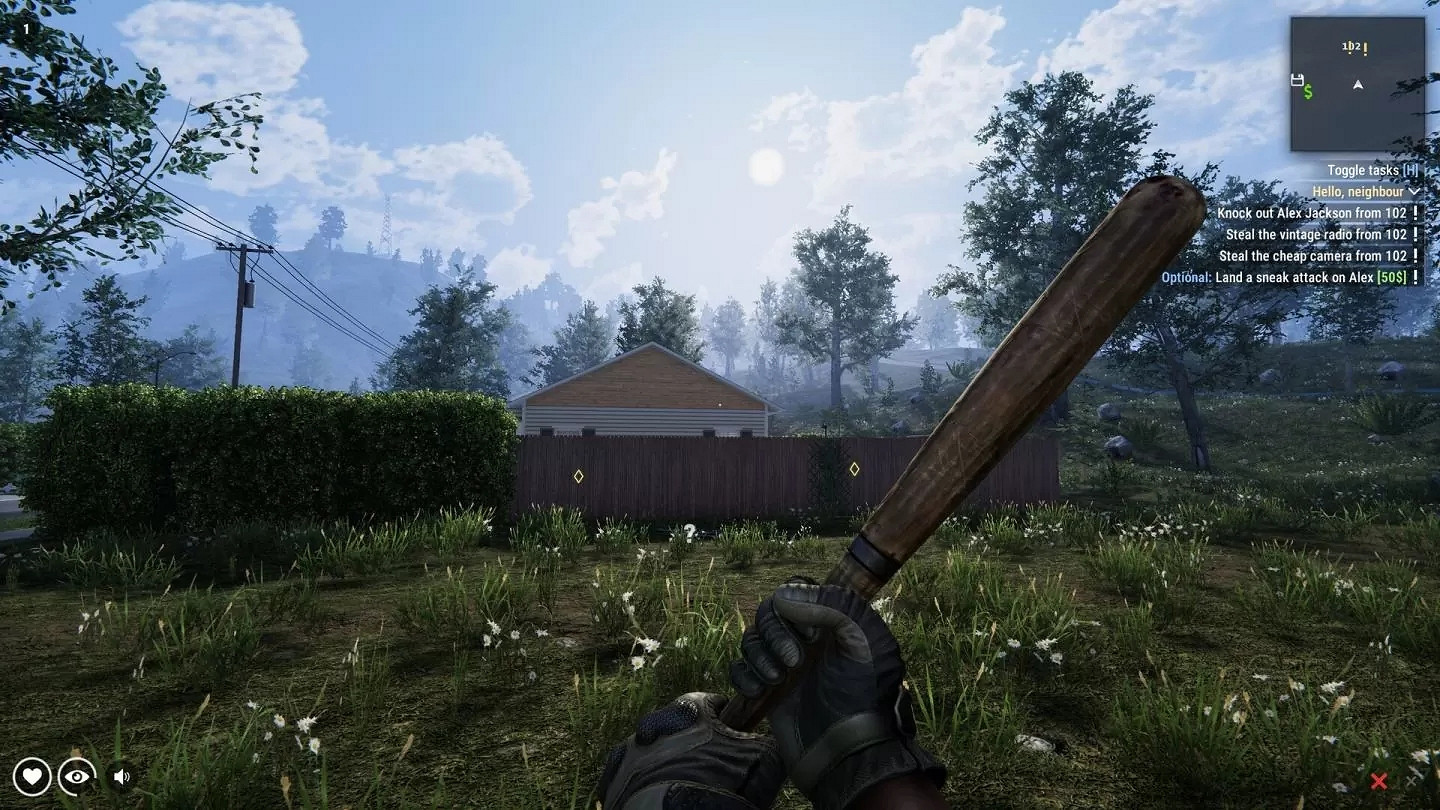Click the red X icon bottom right
Image resolution: width=1440 pixels, height=810 pixels.
click(x=1379, y=780)
